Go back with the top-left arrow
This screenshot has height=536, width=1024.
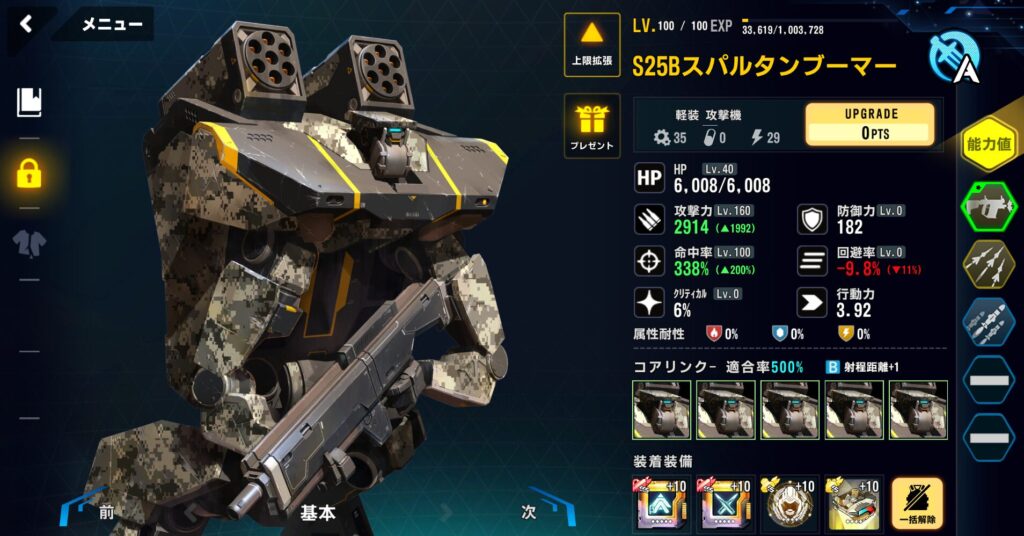tap(26, 24)
